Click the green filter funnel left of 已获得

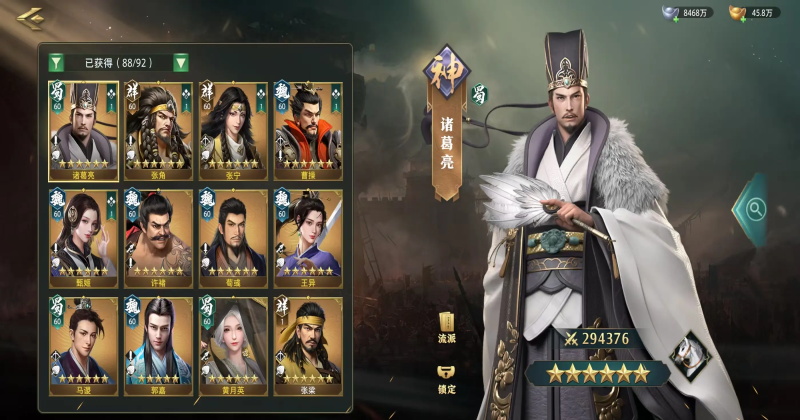57,62
